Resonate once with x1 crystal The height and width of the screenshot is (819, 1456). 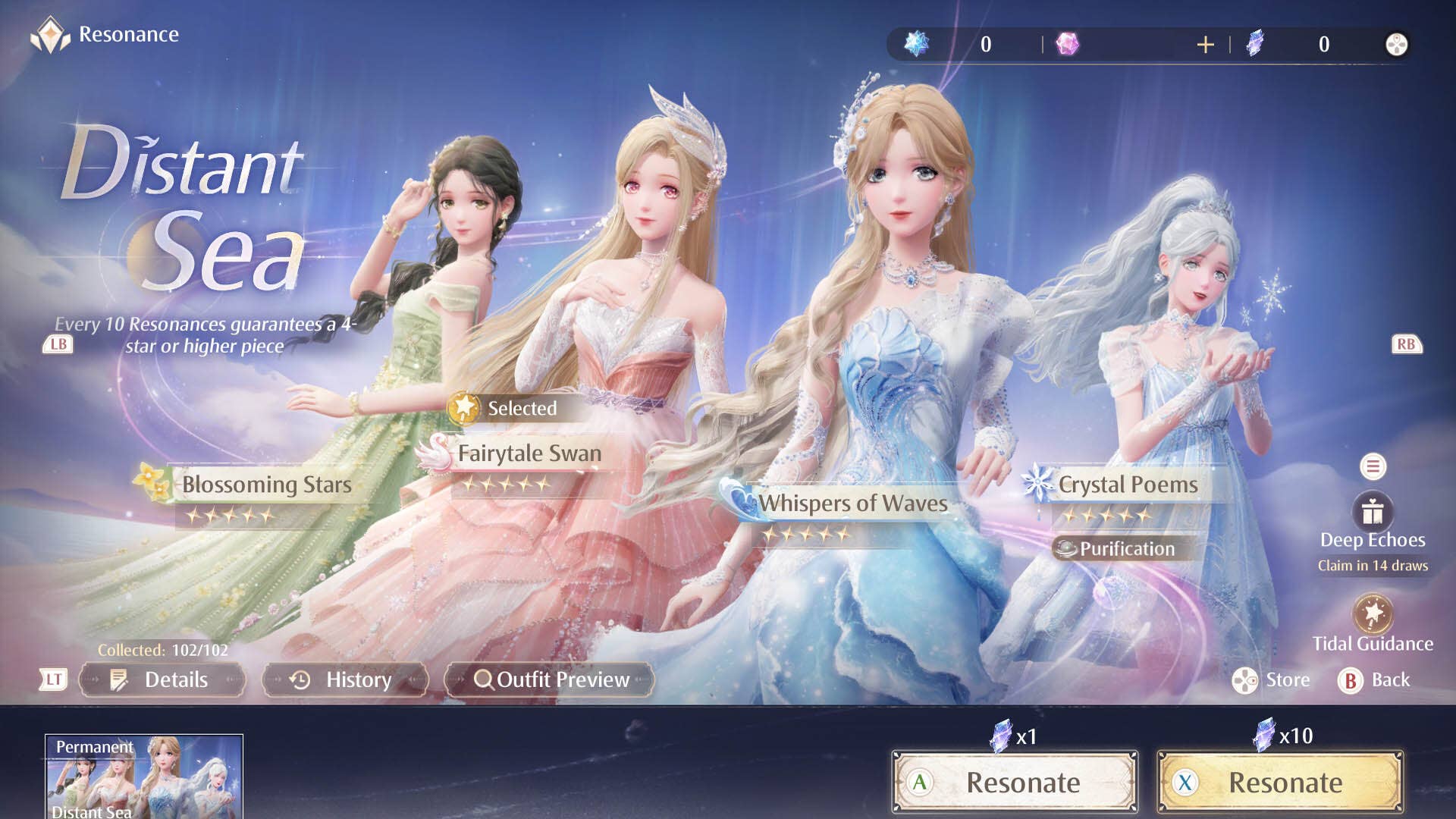point(1015,783)
